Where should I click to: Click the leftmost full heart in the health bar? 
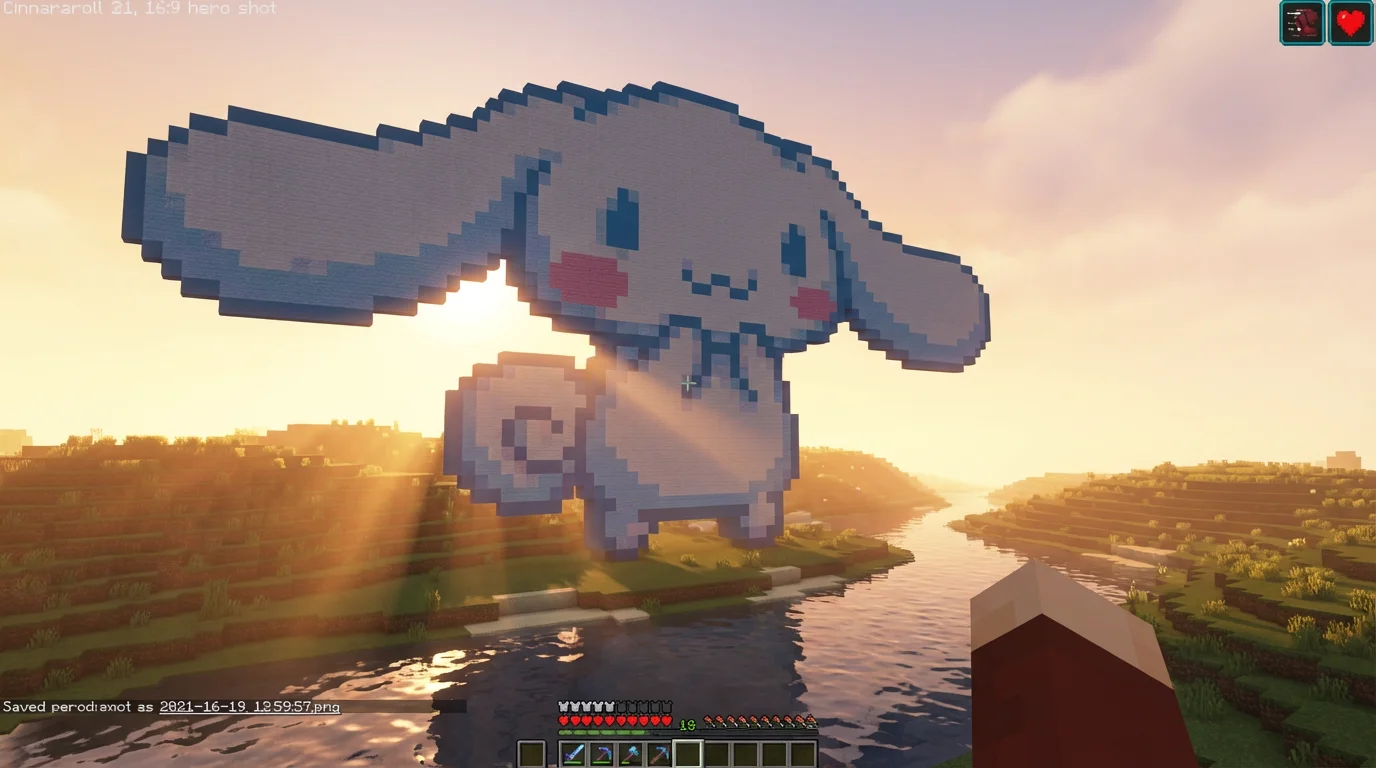(x=563, y=720)
